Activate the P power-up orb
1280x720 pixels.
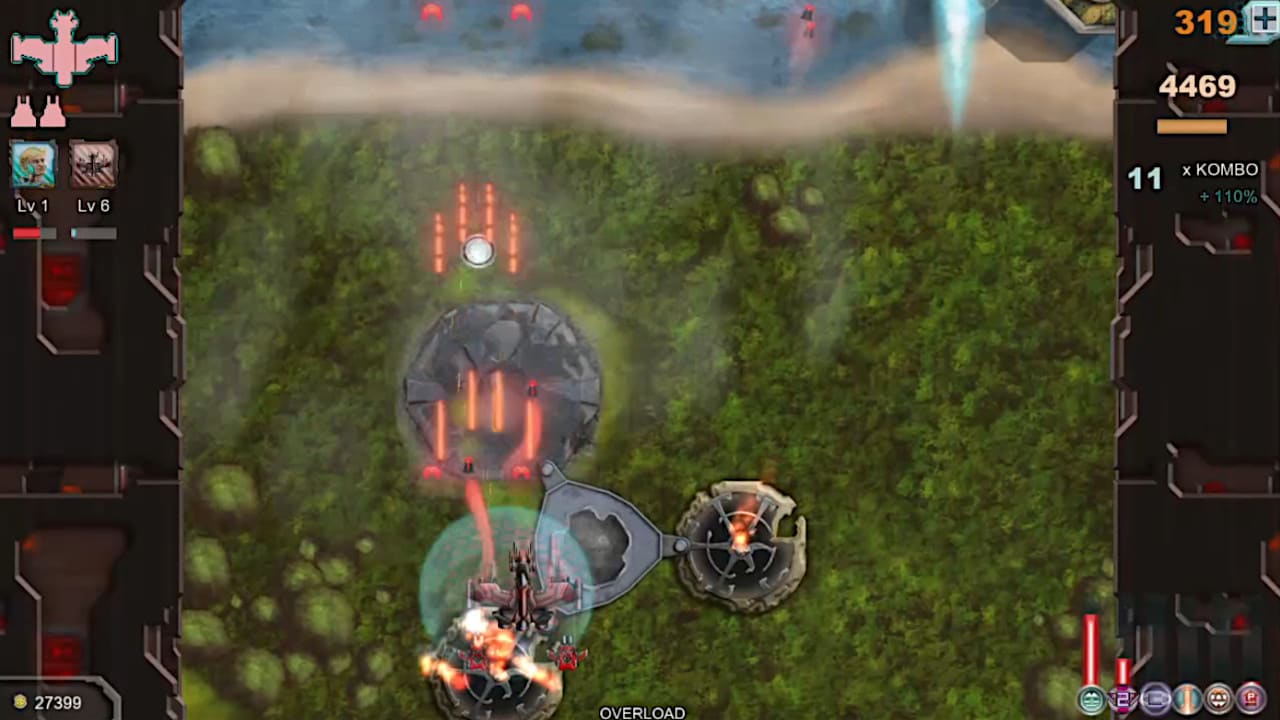coord(1250,700)
